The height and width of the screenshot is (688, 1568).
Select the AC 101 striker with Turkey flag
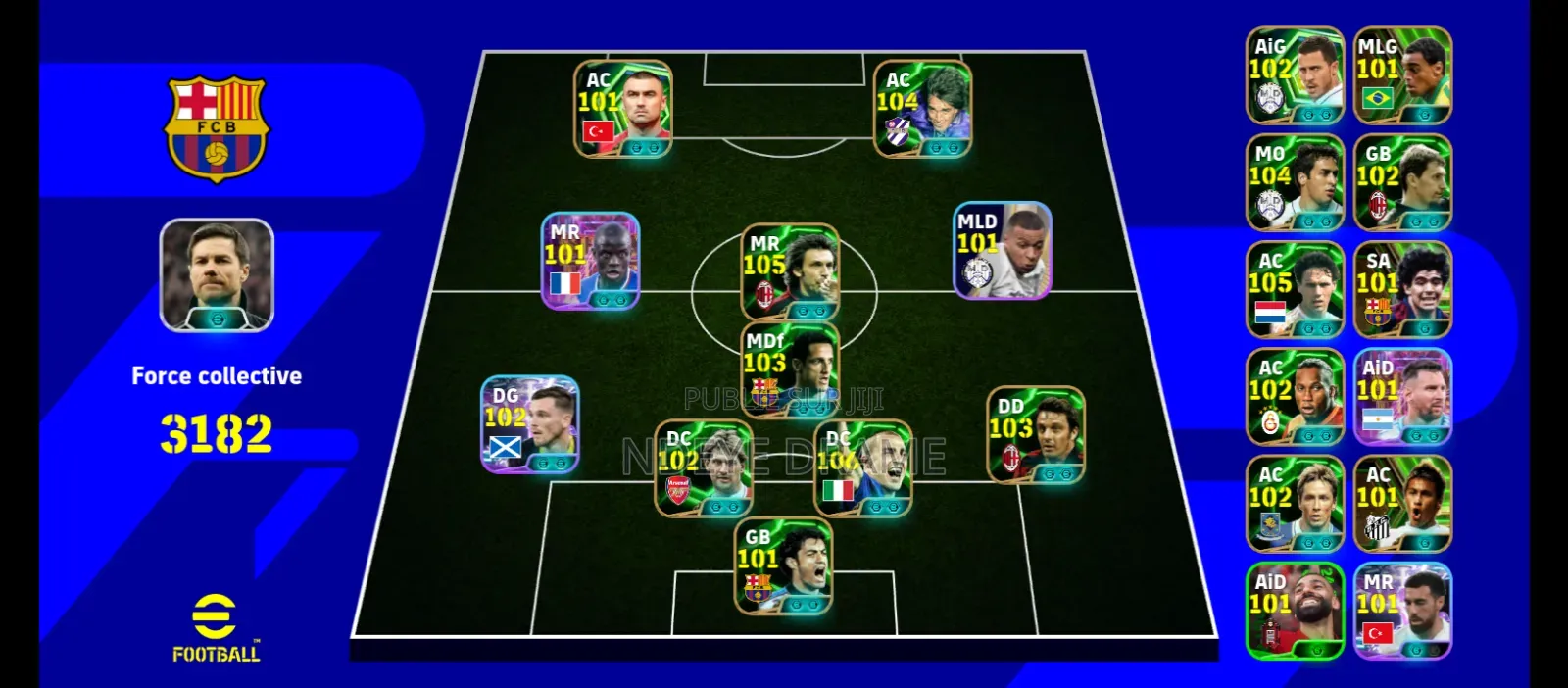(x=622, y=109)
